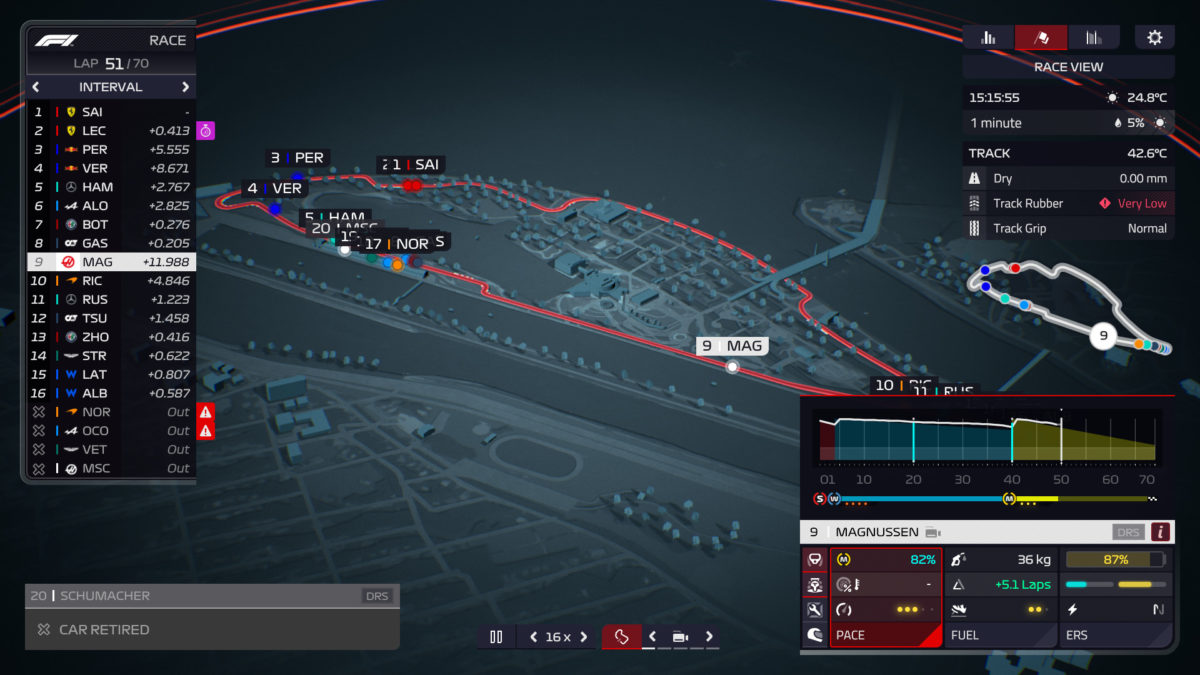Increase simulation speed above 16x
The height and width of the screenshot is (675, 1200).
tap(584, 637)
